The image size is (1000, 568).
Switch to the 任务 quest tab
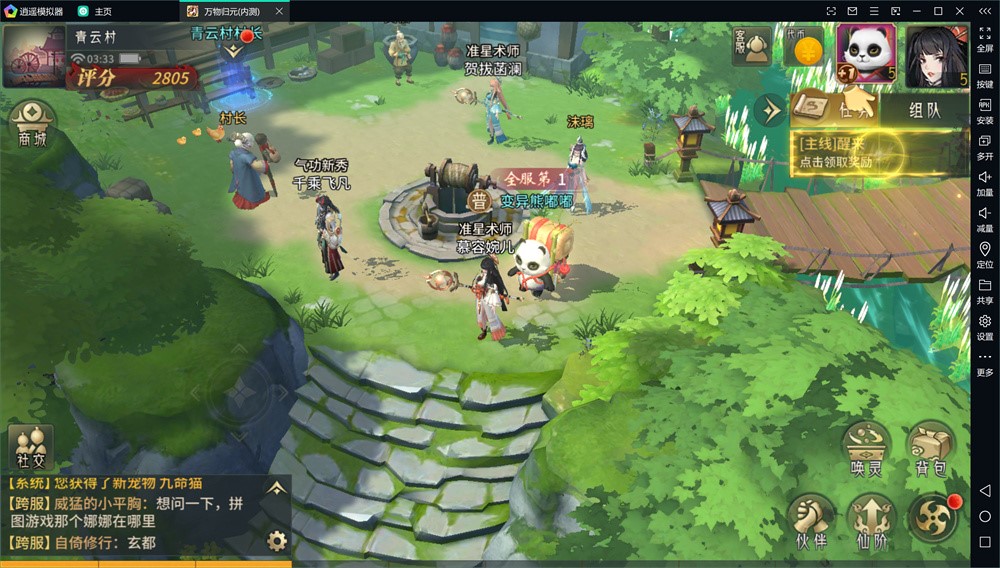click(x=834, y=110)
